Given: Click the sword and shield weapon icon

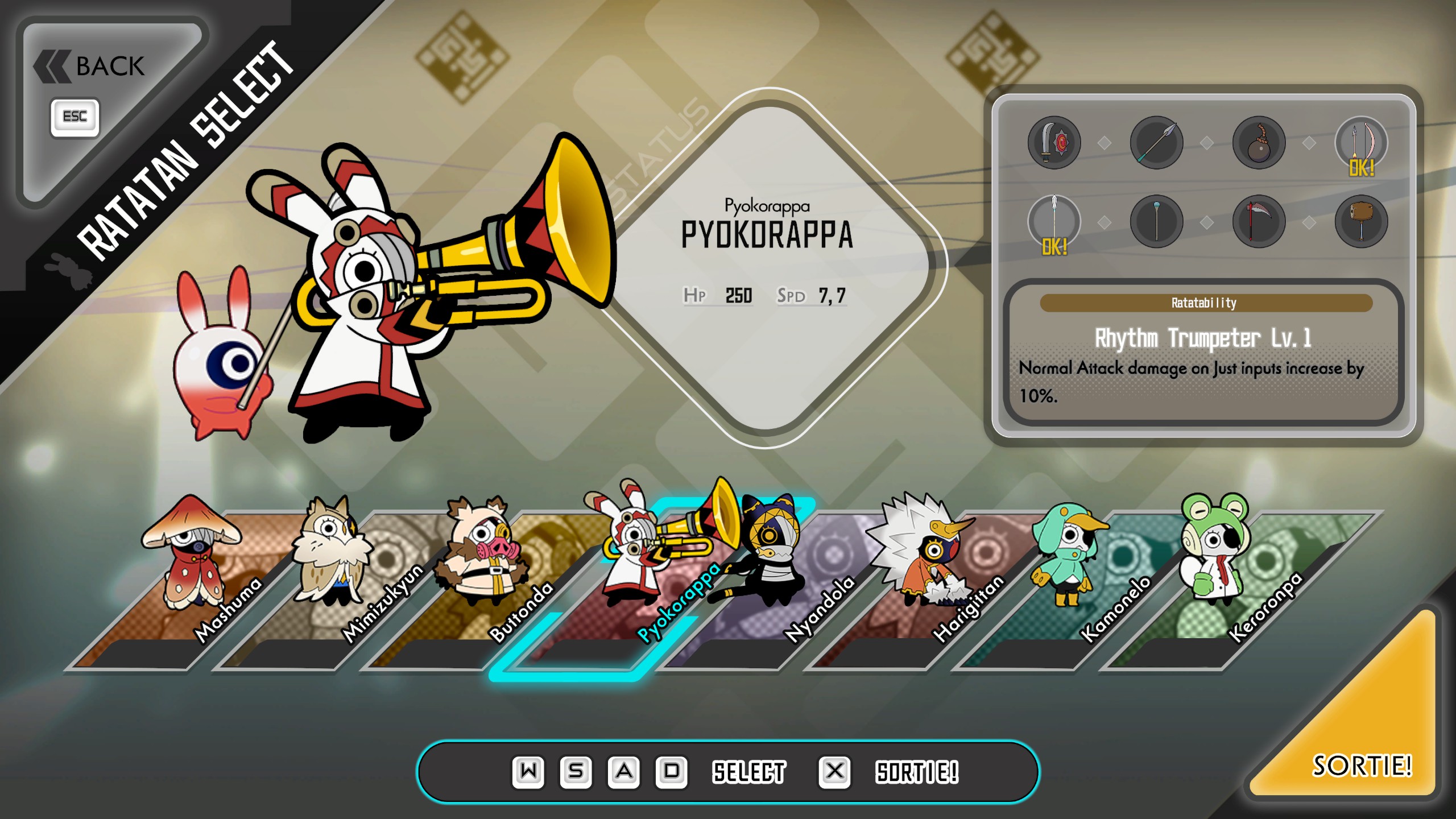Looking at the screenshot, I should pyautogui.click(x=1054, y=142).
